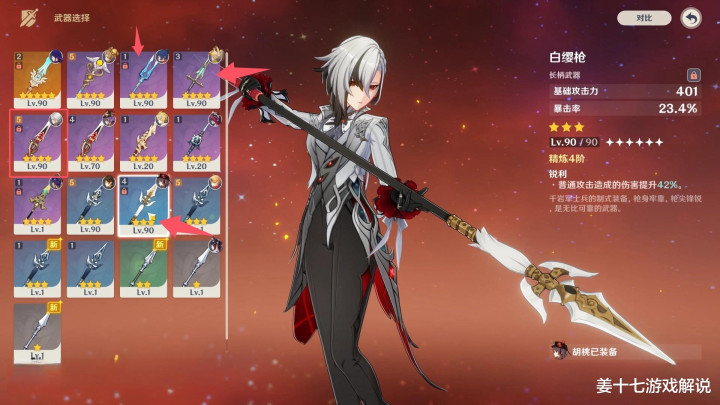Image resolution: width=720 pixels, height=405 pixels.
Task: Toggle the lock icon beside 长柄武器
Action: click(x=692, y=74)
